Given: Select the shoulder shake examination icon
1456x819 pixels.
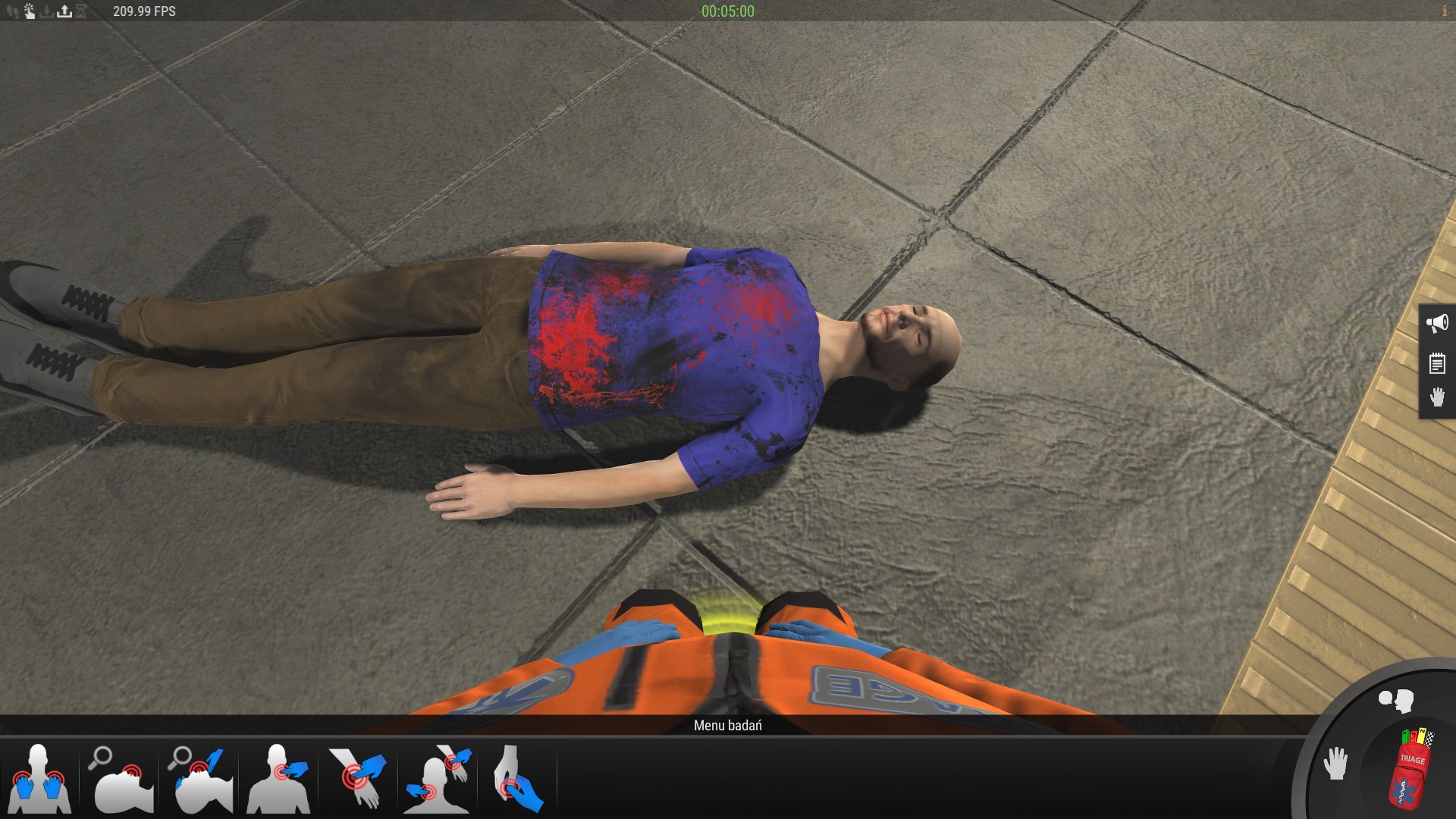Looking at the screenshot, I should 39,779.
